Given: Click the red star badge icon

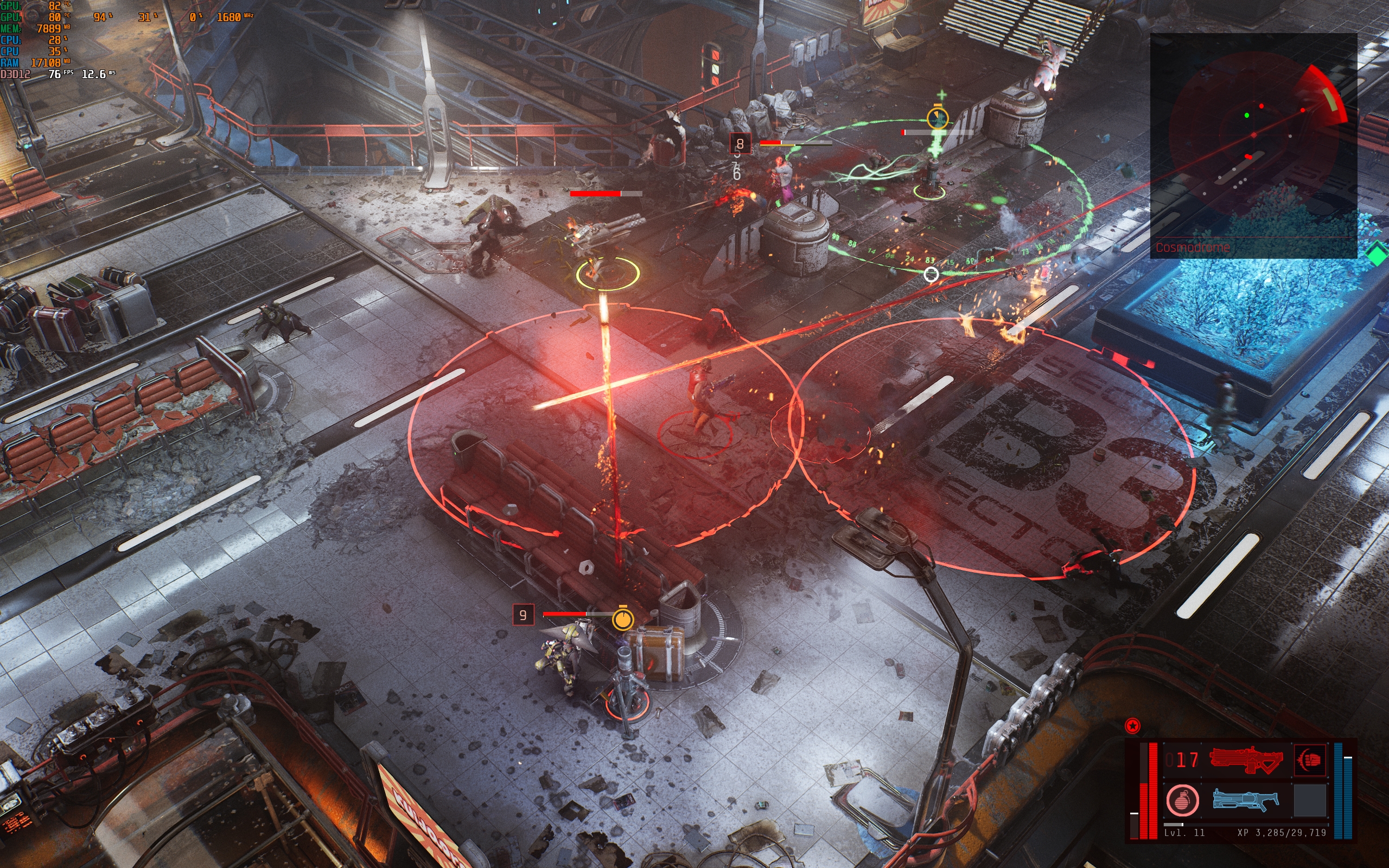Looking at the screenshot, I should [1132, 726].
